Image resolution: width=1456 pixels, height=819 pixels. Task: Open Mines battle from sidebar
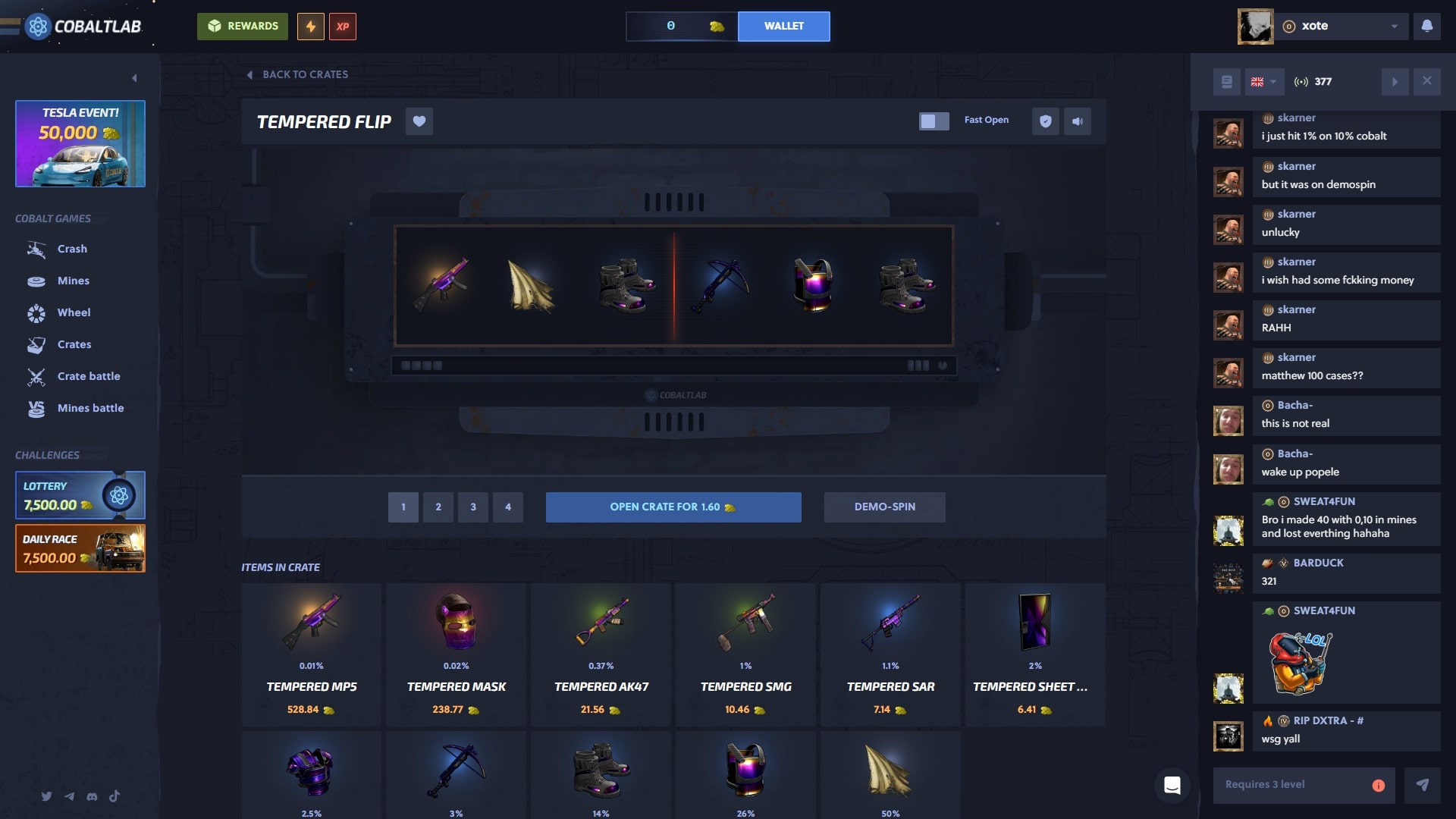pos(91,408)
